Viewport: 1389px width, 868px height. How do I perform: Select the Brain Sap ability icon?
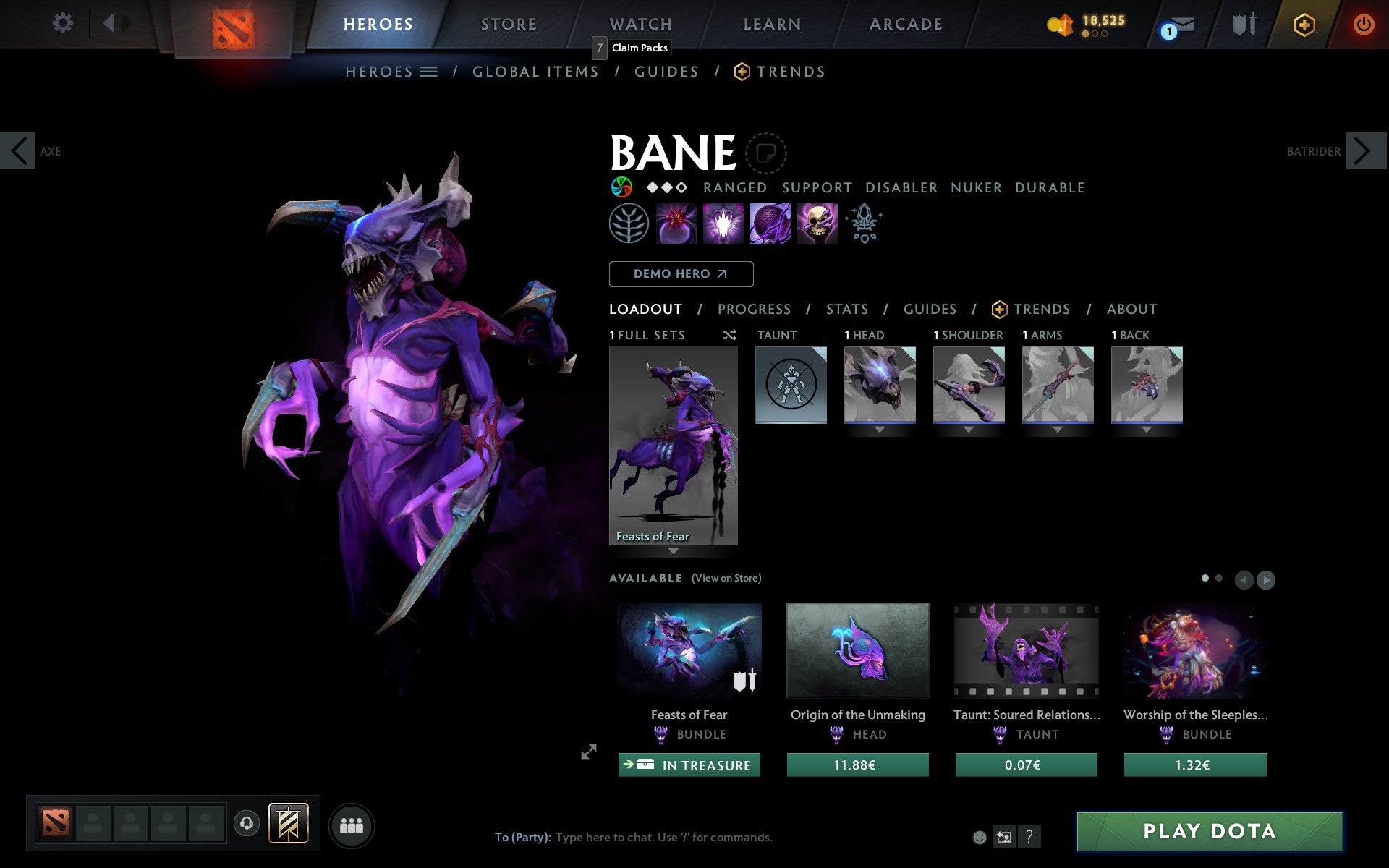pyautogui.click(x=723, y=224)
